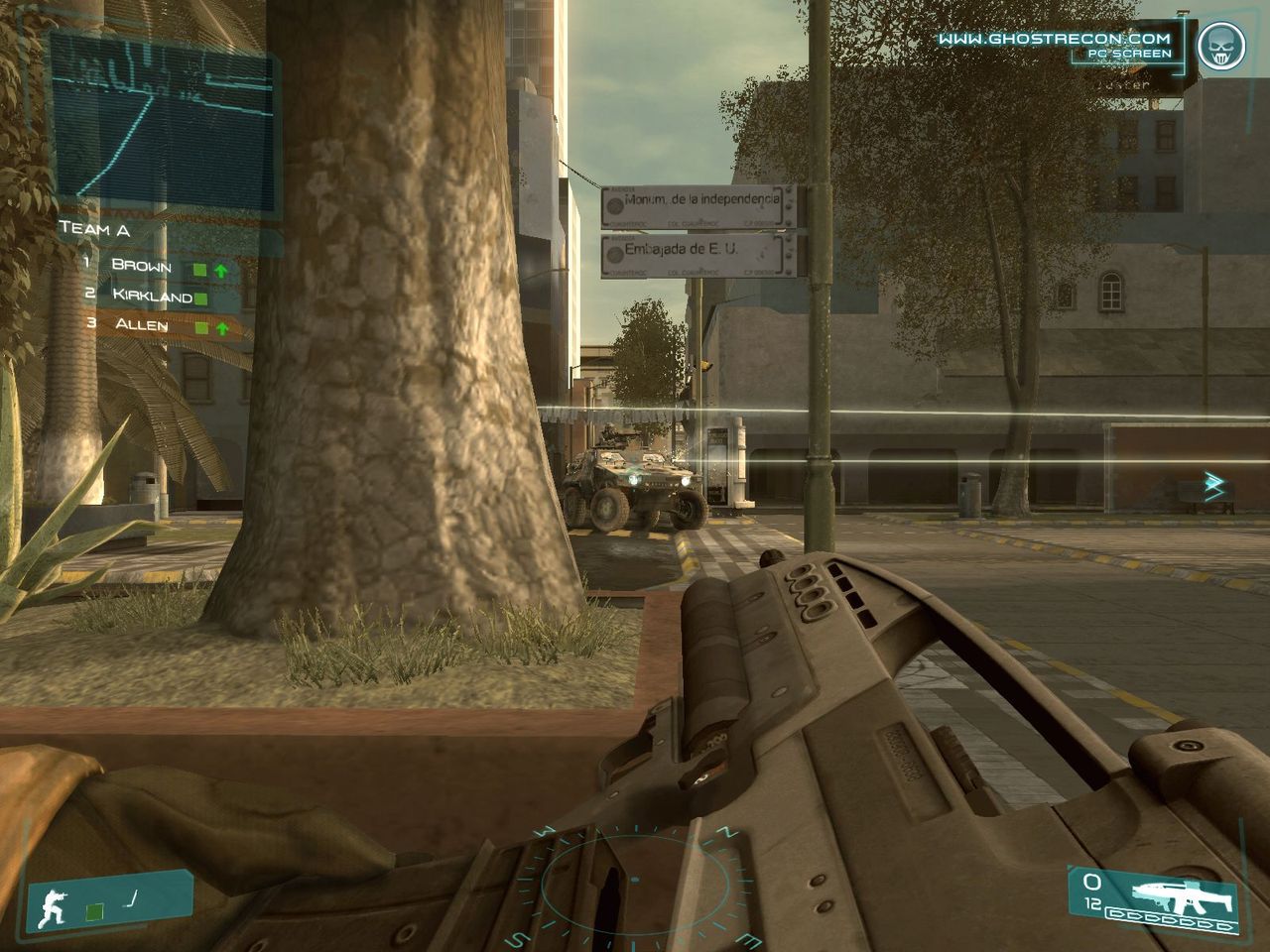
Task: Select teammate Brown in Team A list
Action: tap(141, 266)
